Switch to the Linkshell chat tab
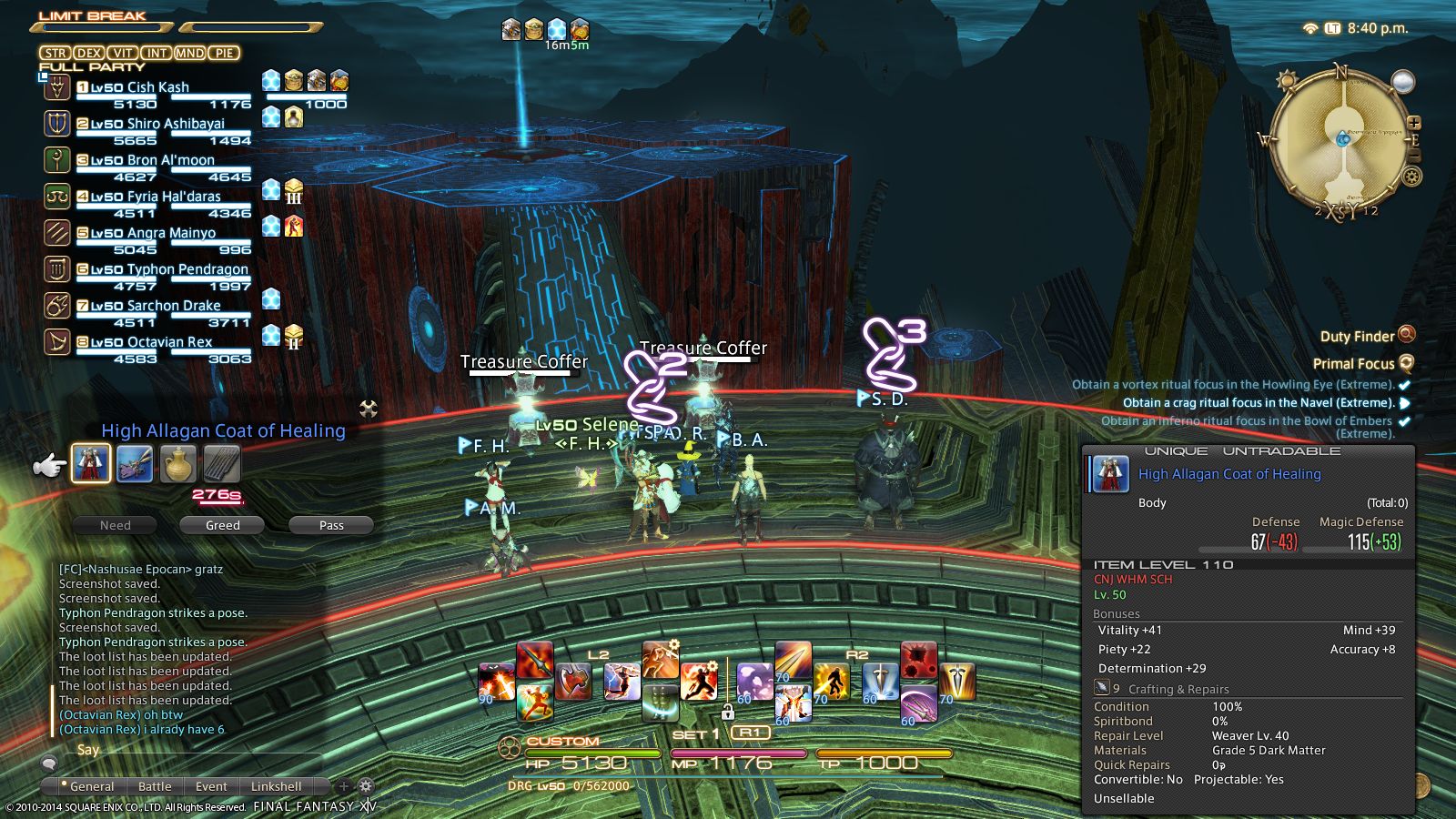 click(276, 786)
